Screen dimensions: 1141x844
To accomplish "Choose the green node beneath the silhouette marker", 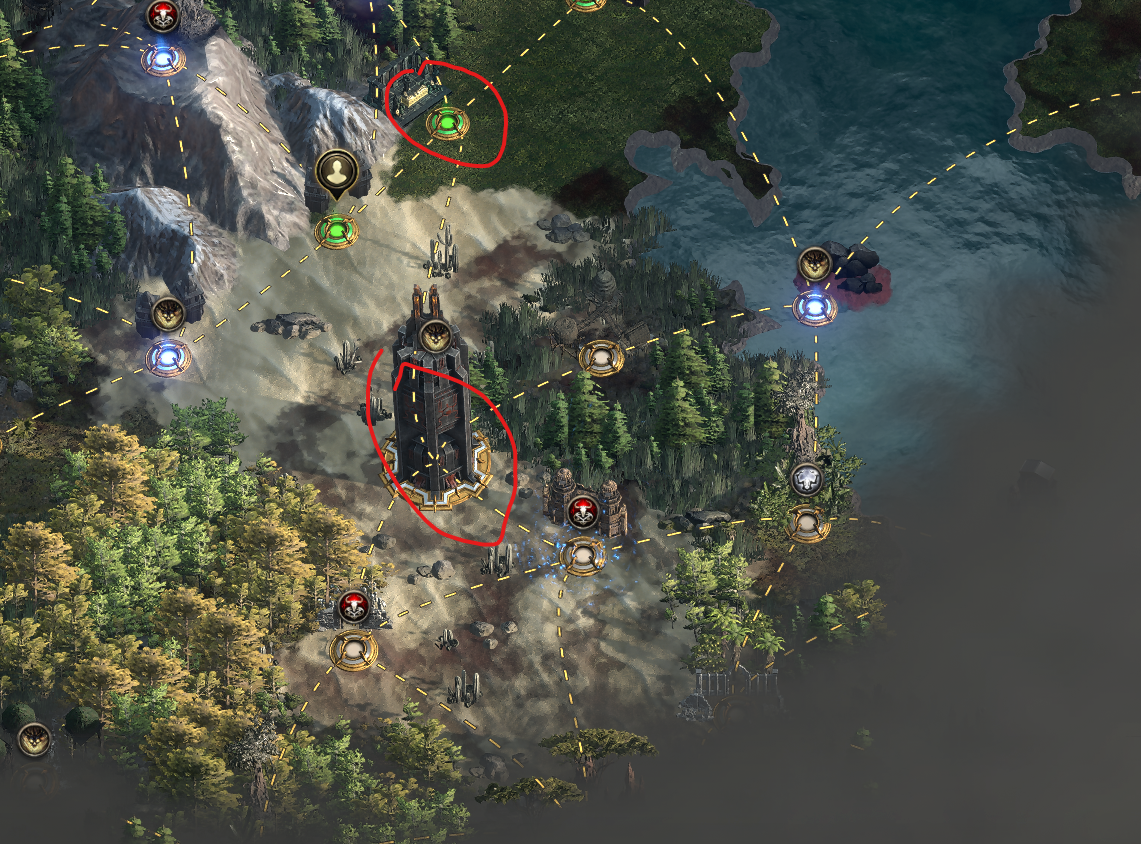I will [336, 231].
